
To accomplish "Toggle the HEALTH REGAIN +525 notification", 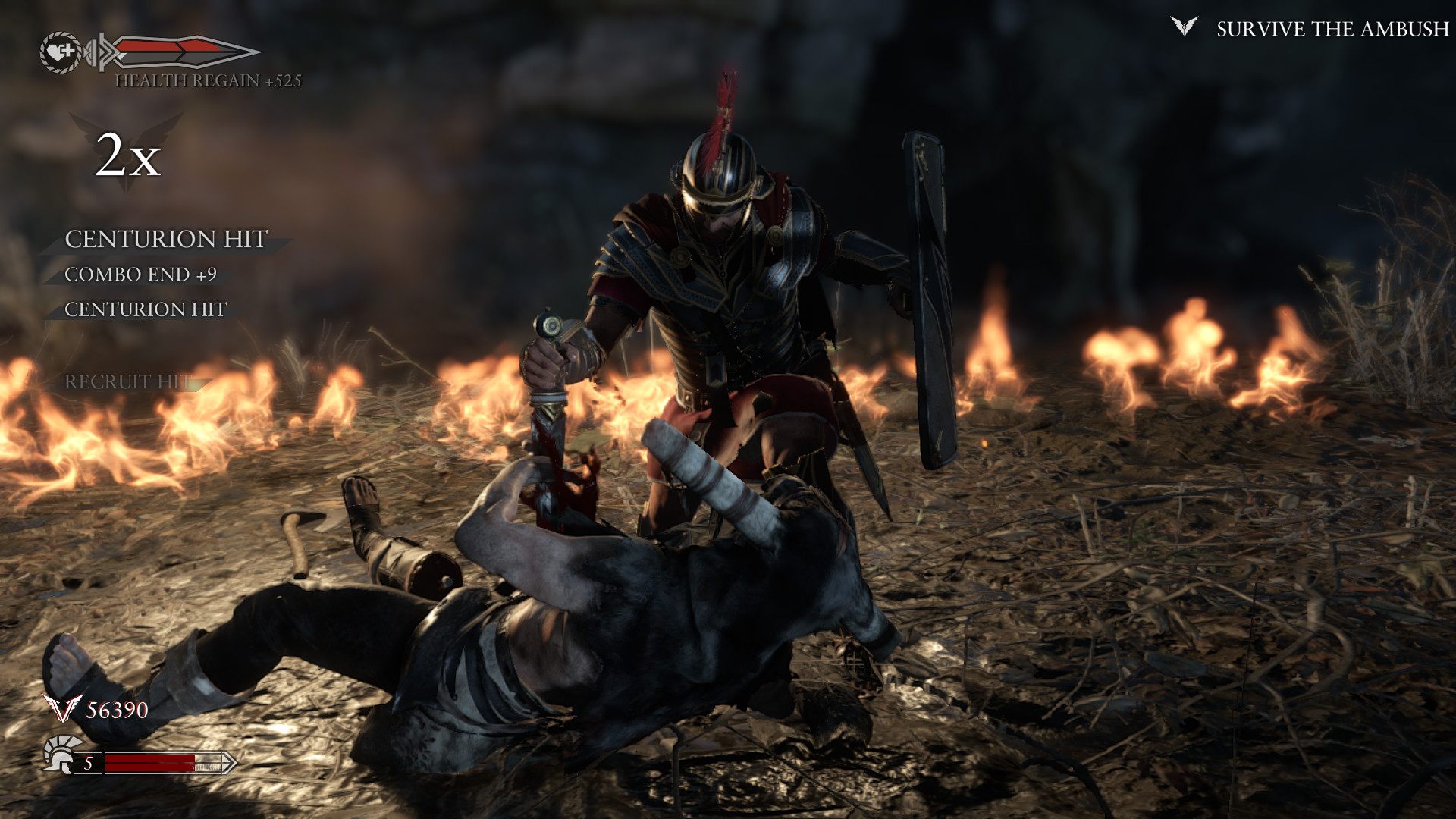I will pyautogui.click(x=210, y=84).
